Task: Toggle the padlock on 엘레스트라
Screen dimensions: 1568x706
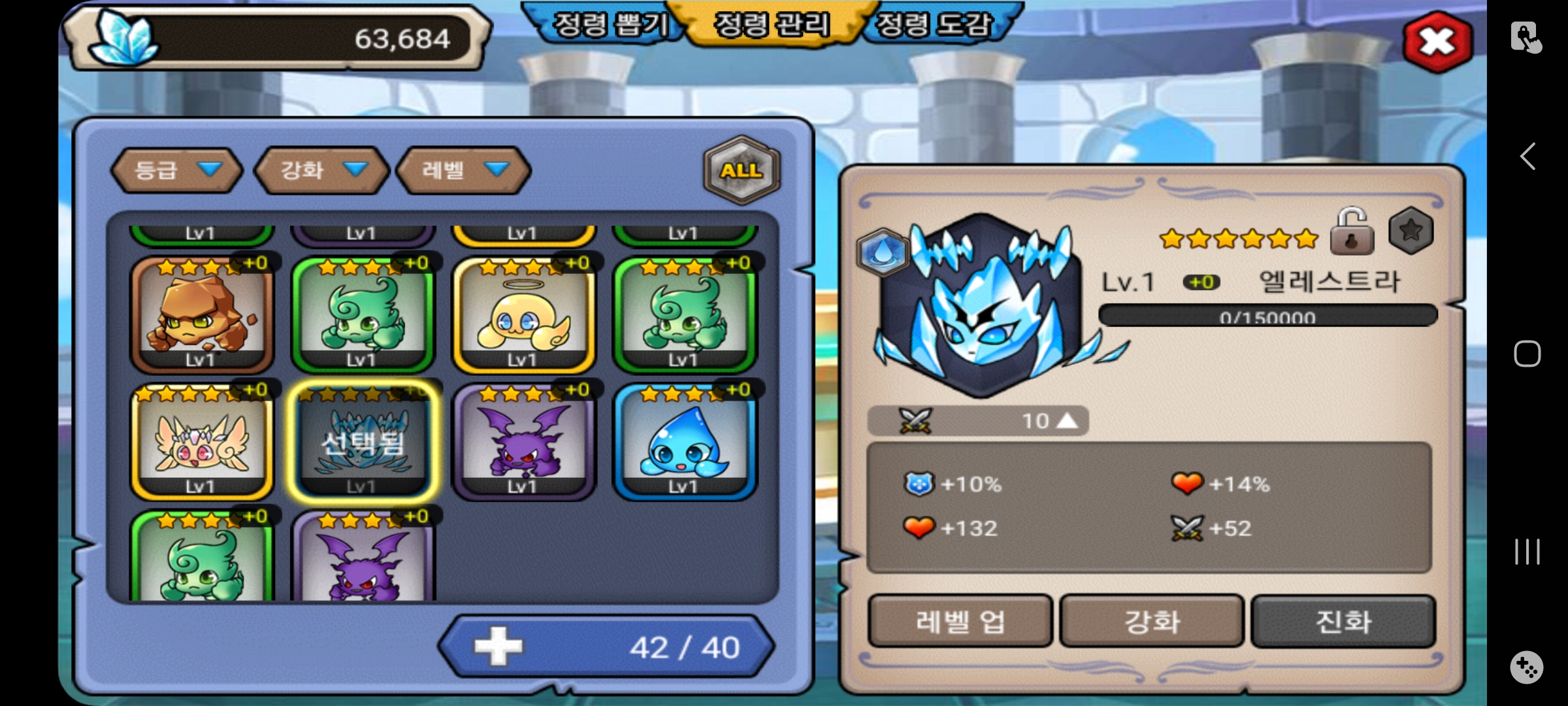Action: 1351,232
